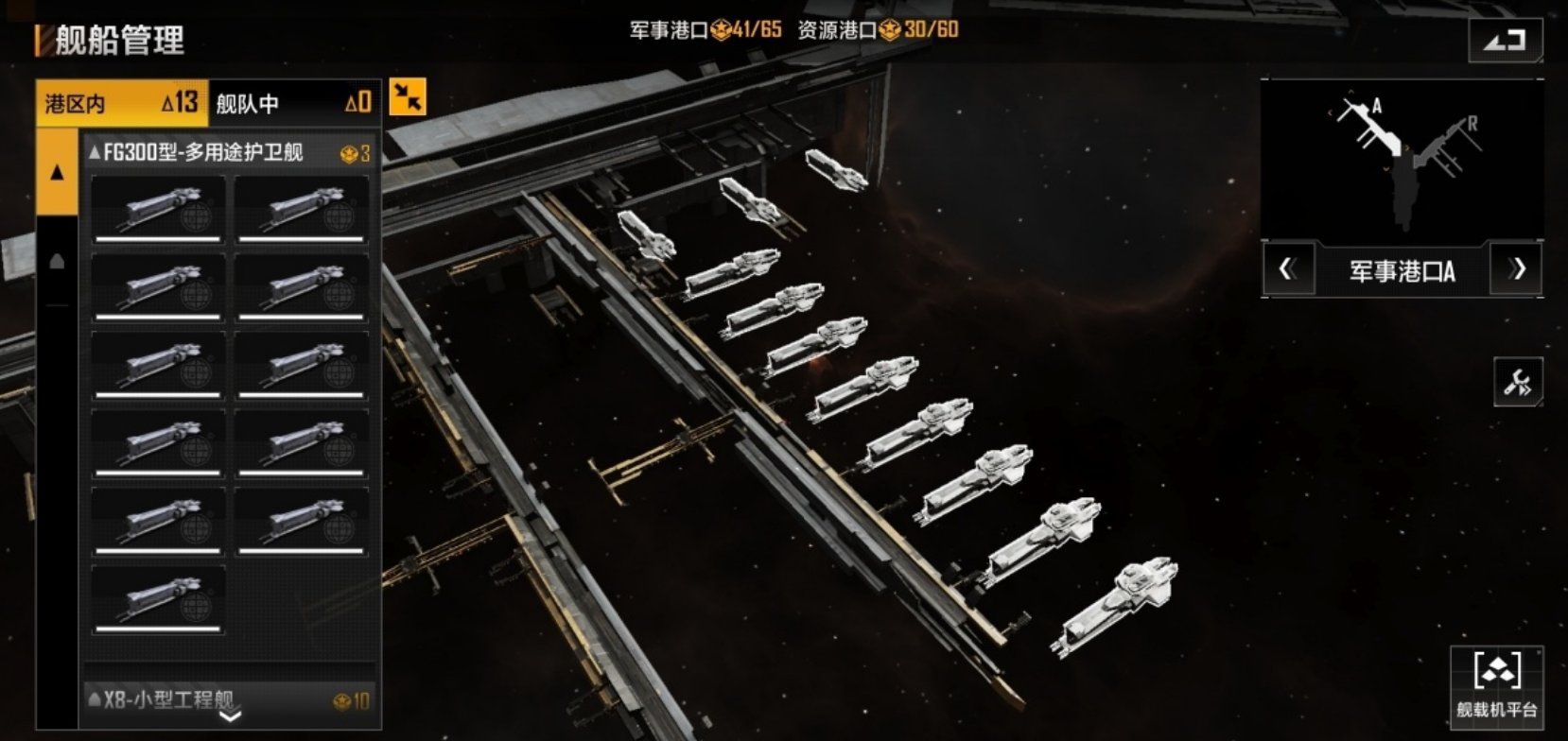The height and width of the screenshot is (741, 1568).
Task: Switch to the 舰队中 tab
Action: pyautogui.click(x=293, y=103)
